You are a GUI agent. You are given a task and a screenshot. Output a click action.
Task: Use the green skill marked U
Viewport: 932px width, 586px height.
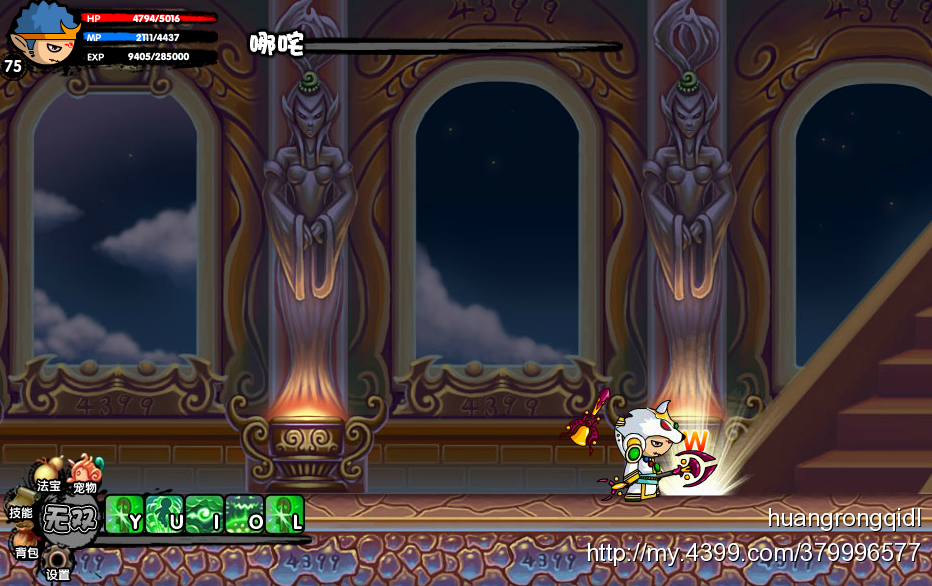[x=164, y=514]
